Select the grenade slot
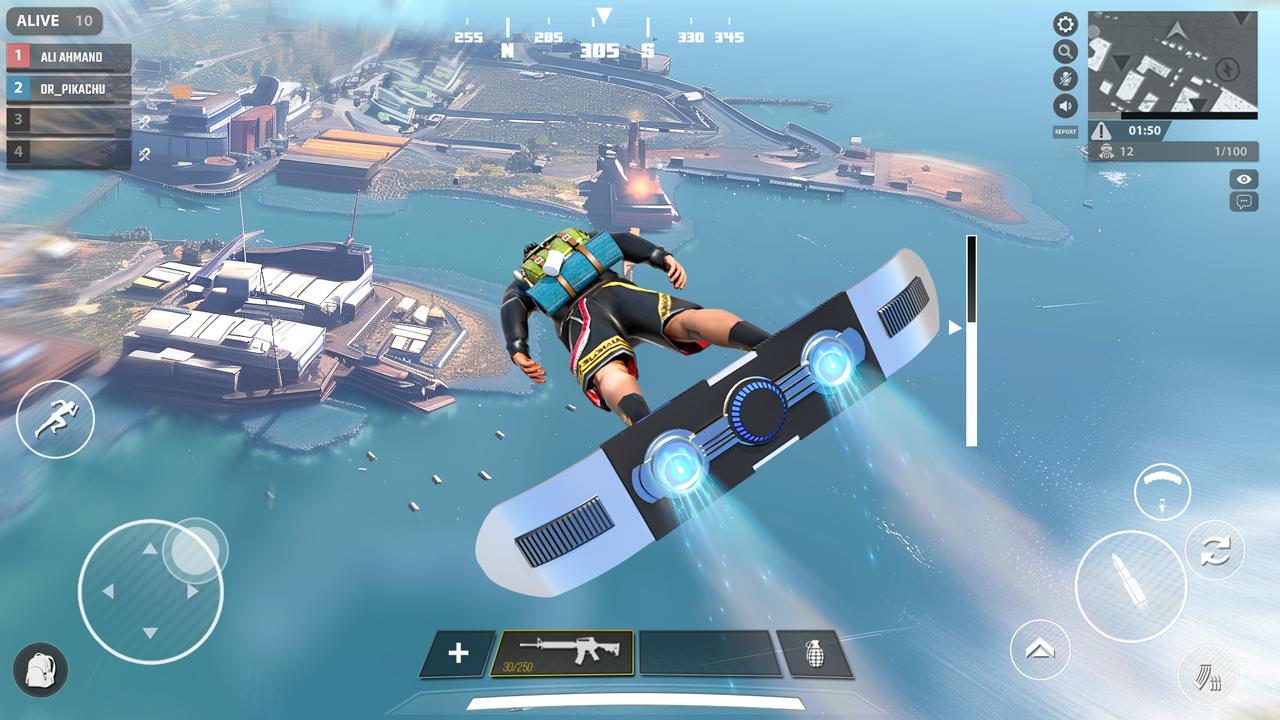This screenshot has height=720, width=1280. (x=814, y=654)
